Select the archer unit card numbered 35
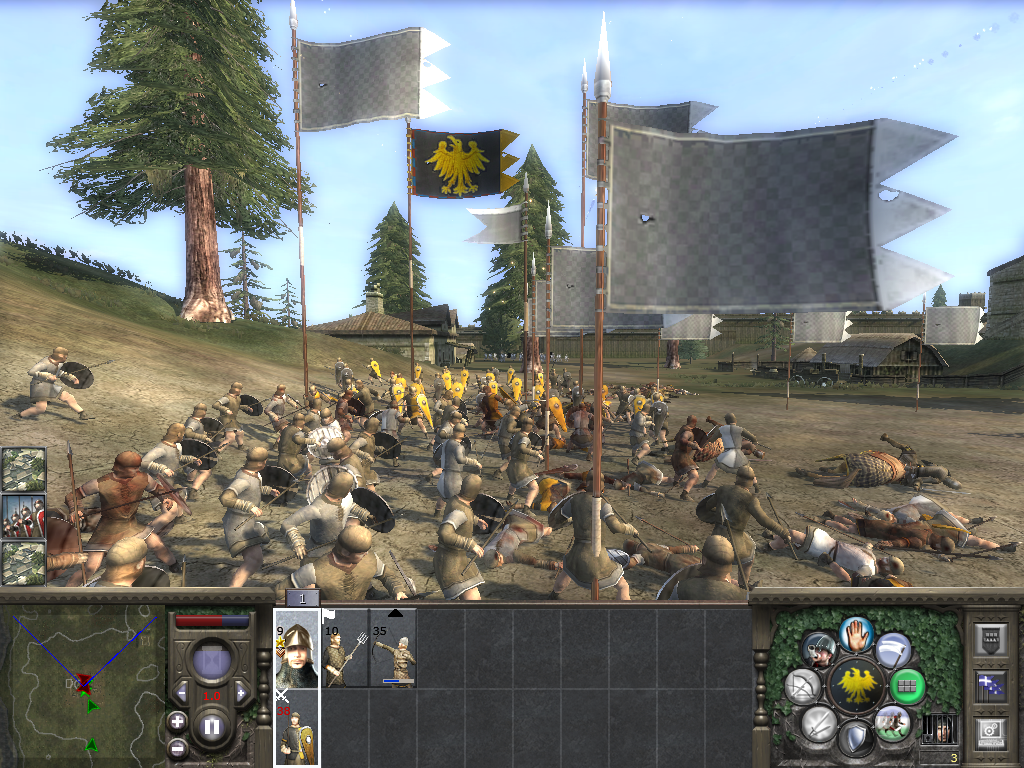 pos(393,648)
